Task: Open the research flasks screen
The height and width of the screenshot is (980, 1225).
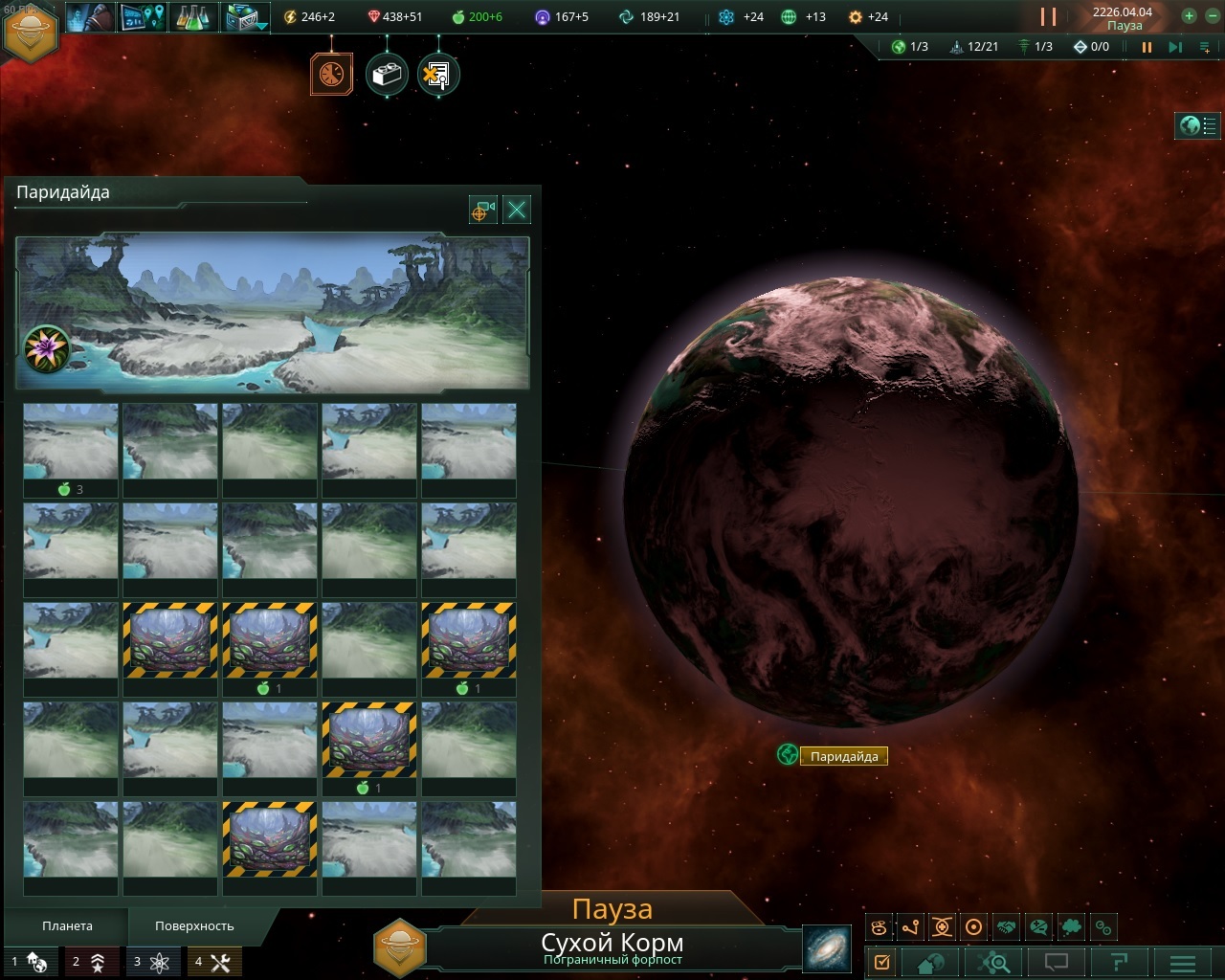Action: [x=195, y=17]
